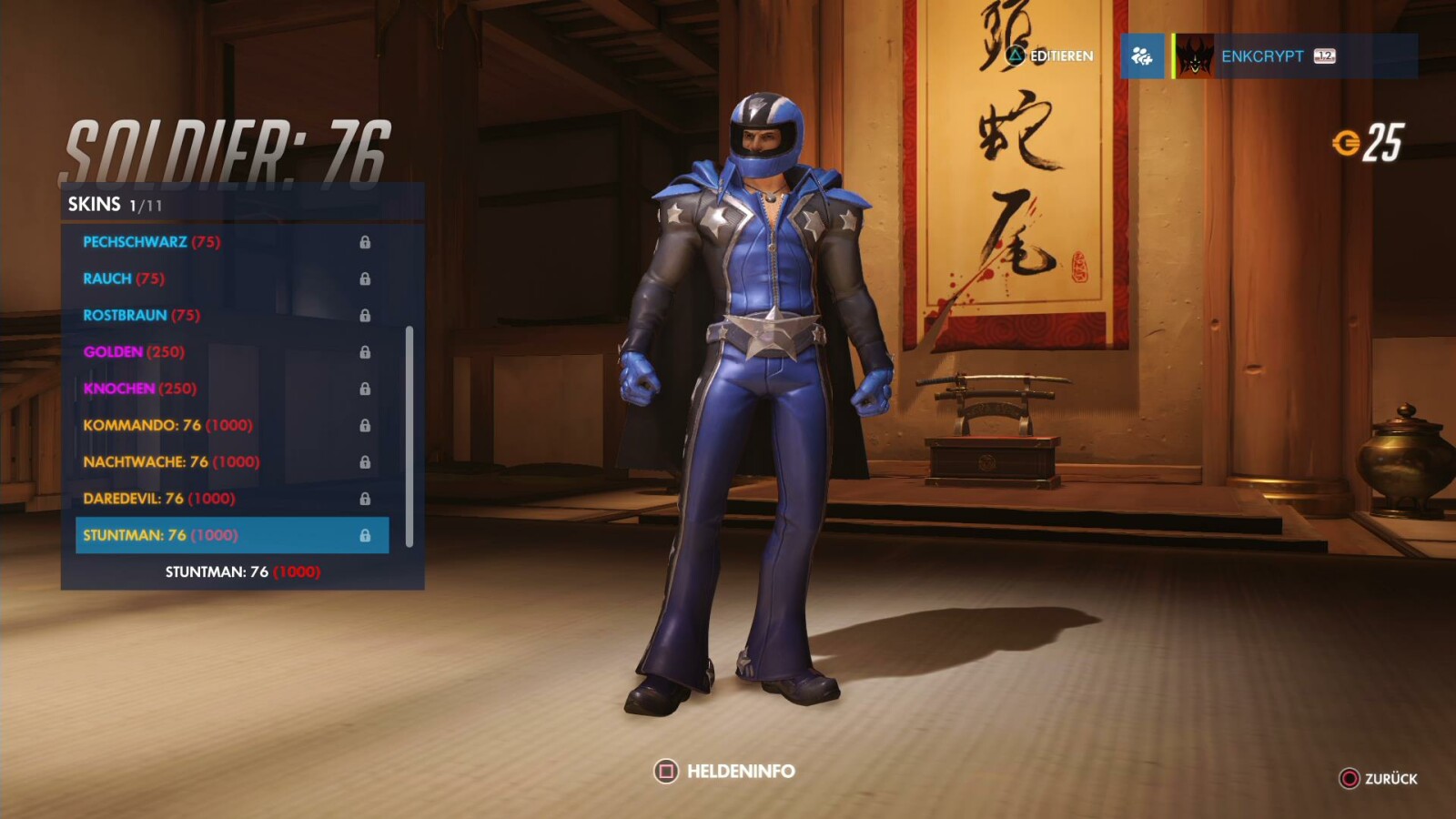1456x819 pixels.
Task: Click the lock icon next to GOLDEN skin
Action: [x=368, y=351]
